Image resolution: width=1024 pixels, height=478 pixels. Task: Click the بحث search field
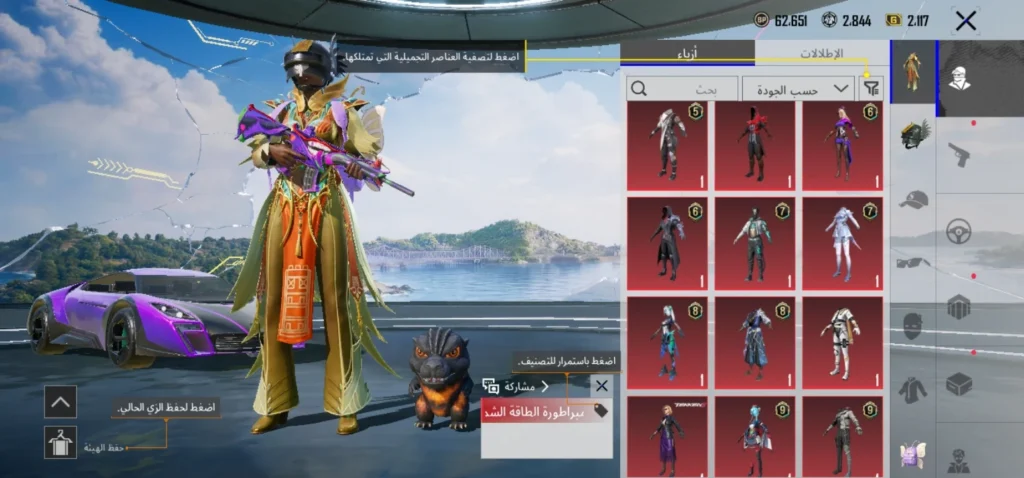[682, 89]
